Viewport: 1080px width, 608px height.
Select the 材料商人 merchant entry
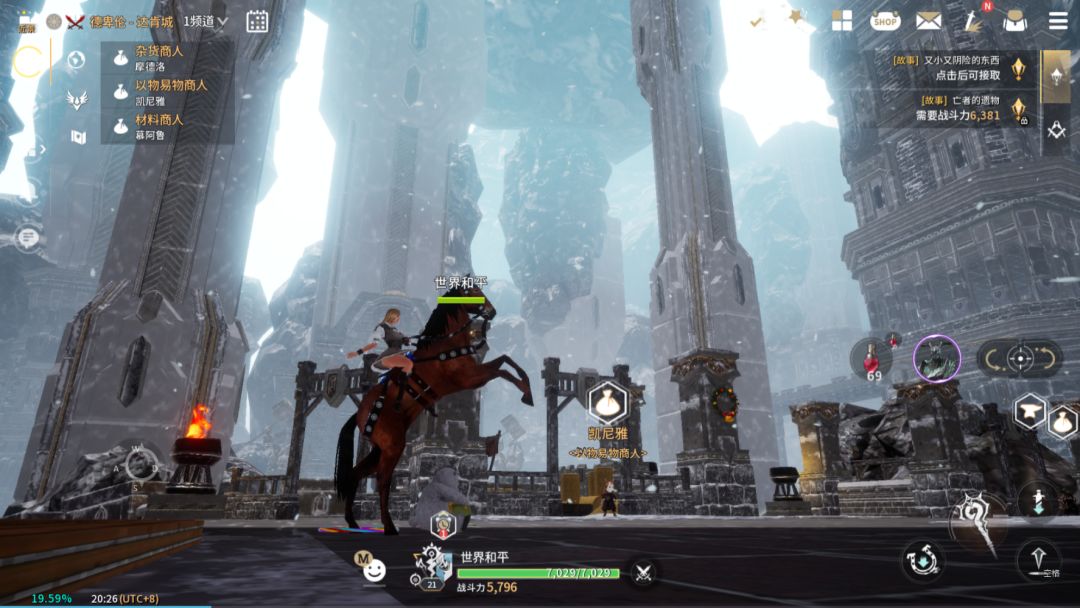[167, 126]
